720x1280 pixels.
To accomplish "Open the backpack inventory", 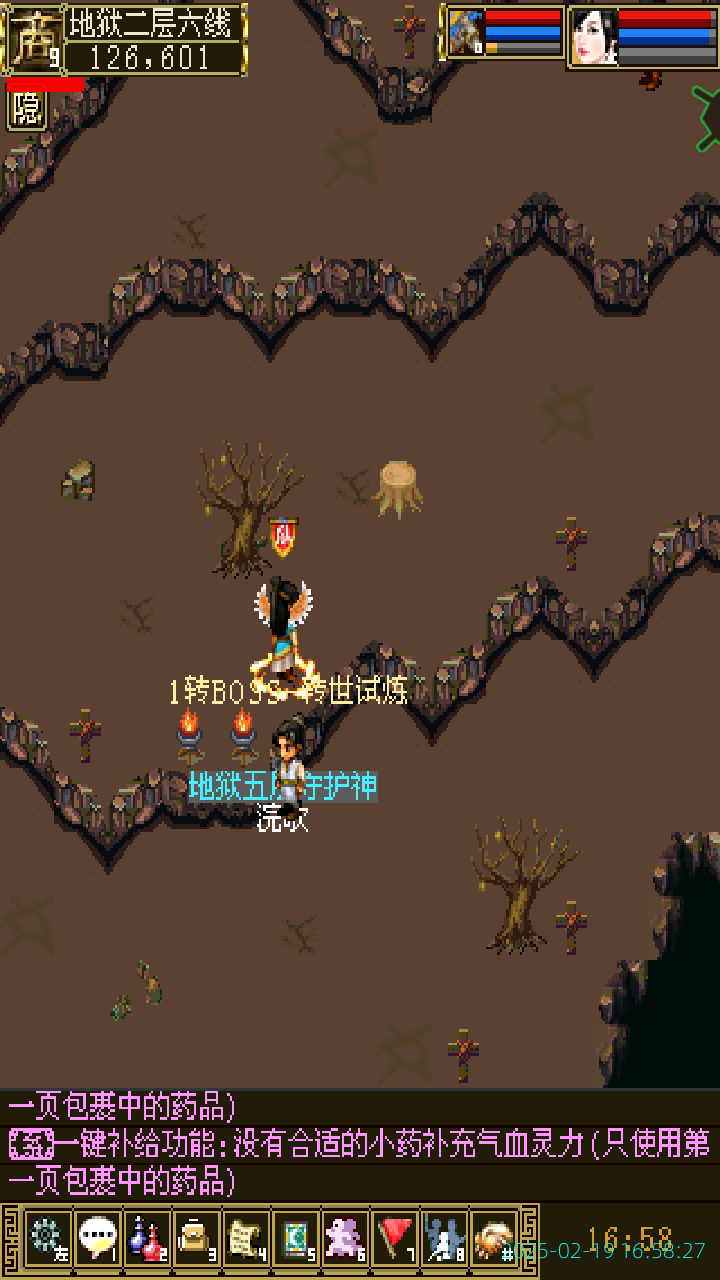I will 196,1238.
